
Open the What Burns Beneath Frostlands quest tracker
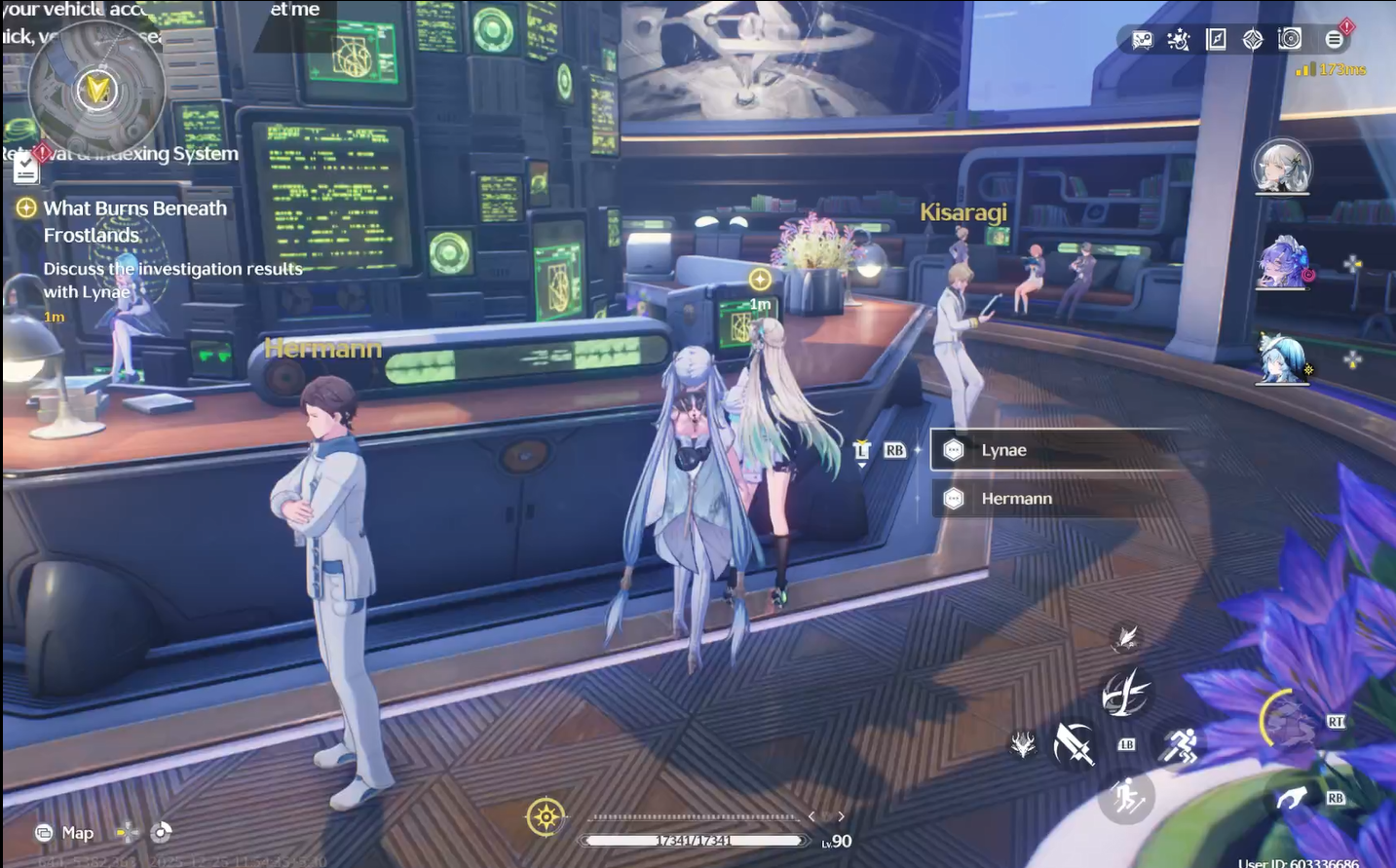coord(134,221)
